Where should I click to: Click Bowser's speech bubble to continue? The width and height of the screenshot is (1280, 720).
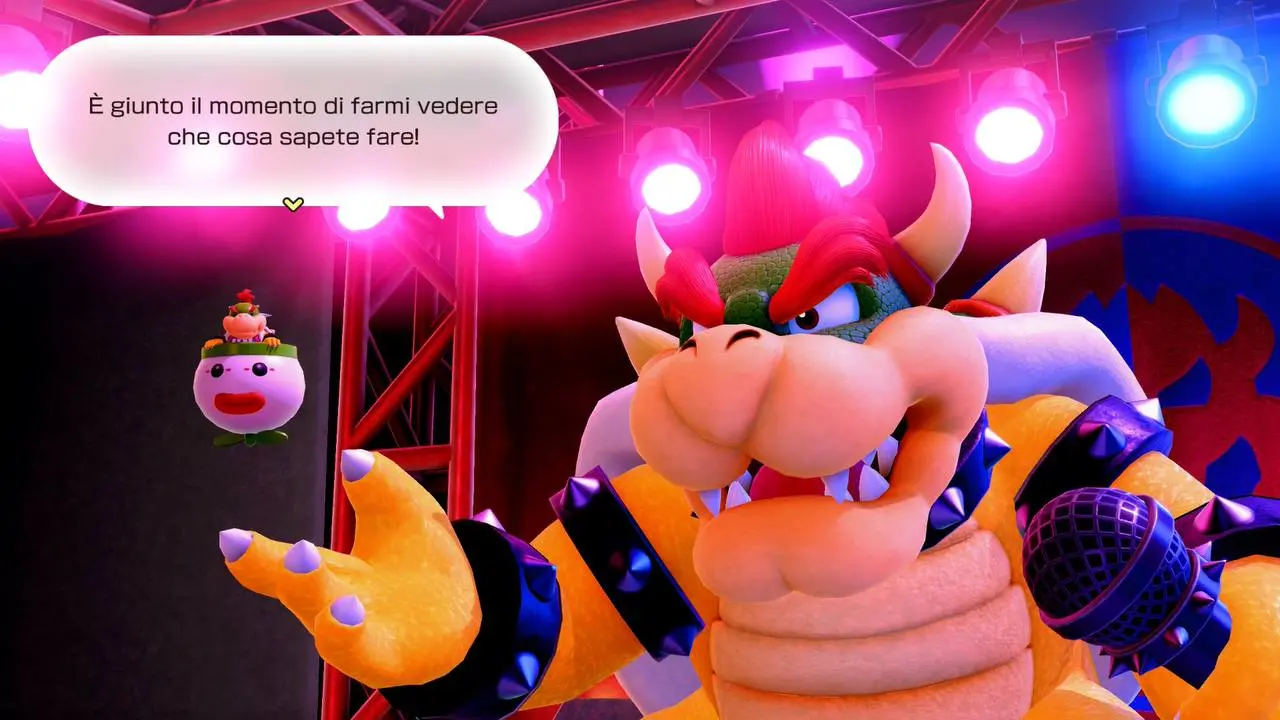[x=292, y=120]
